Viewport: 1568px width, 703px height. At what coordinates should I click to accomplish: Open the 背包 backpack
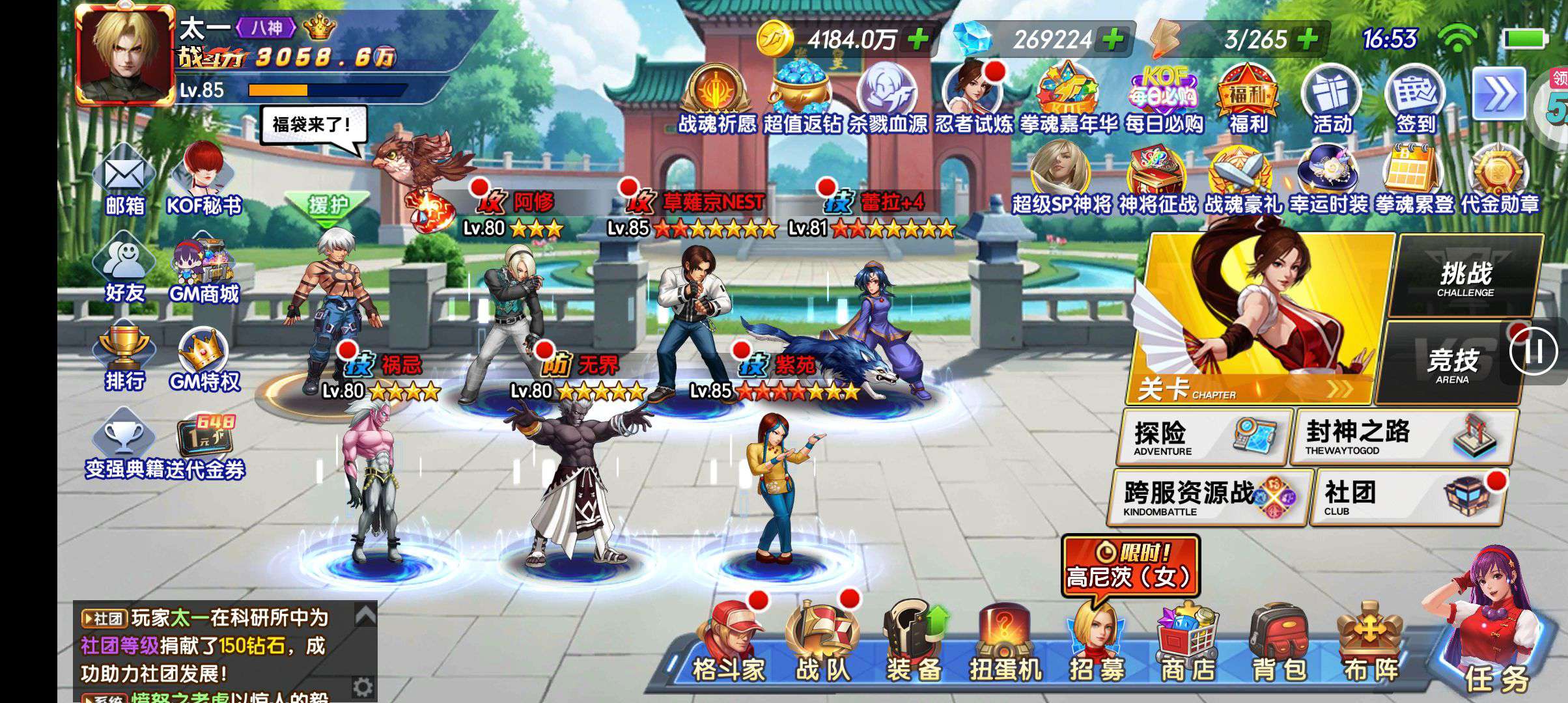(x=1279, y=644)
